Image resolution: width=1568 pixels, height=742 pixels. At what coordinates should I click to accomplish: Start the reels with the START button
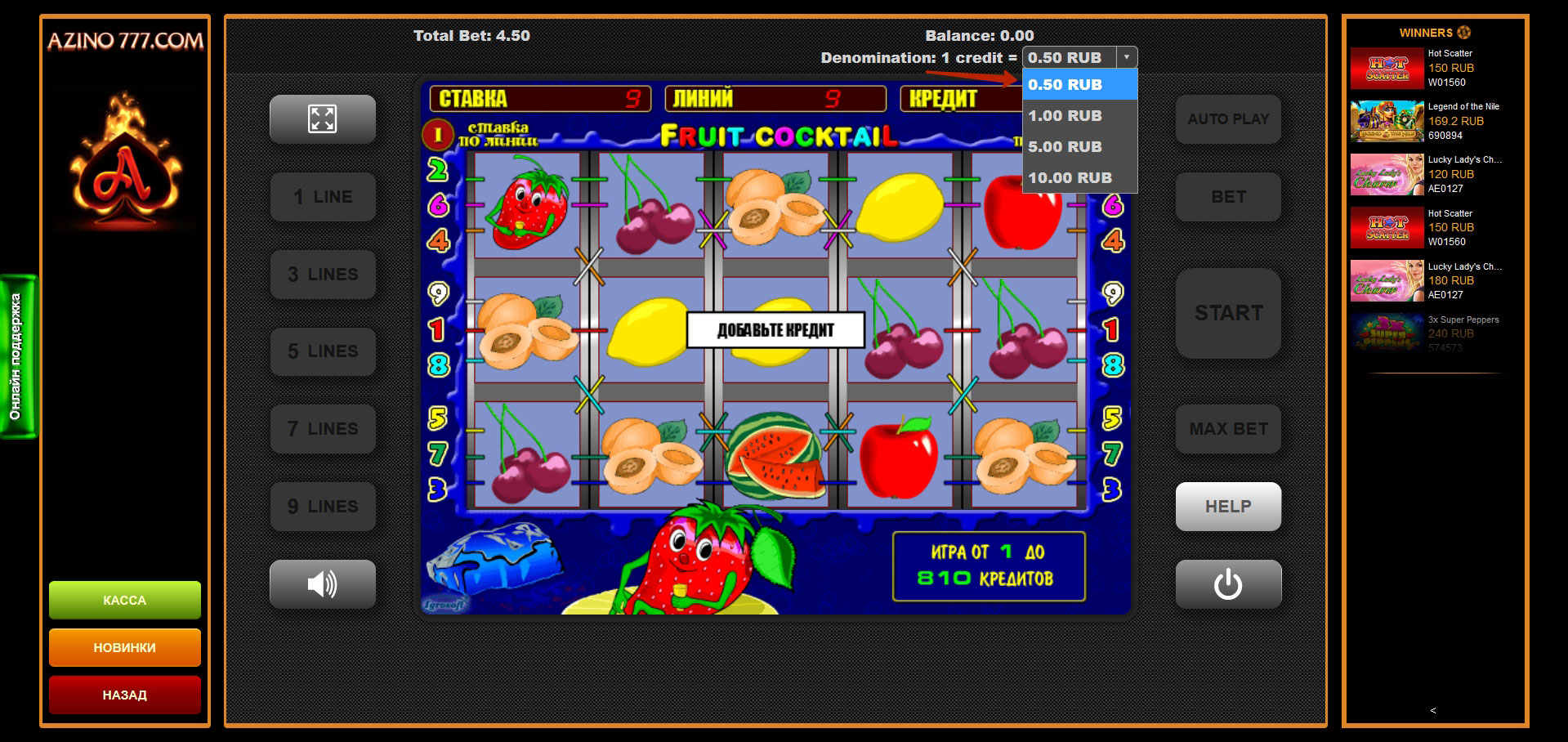point(1227,313)
